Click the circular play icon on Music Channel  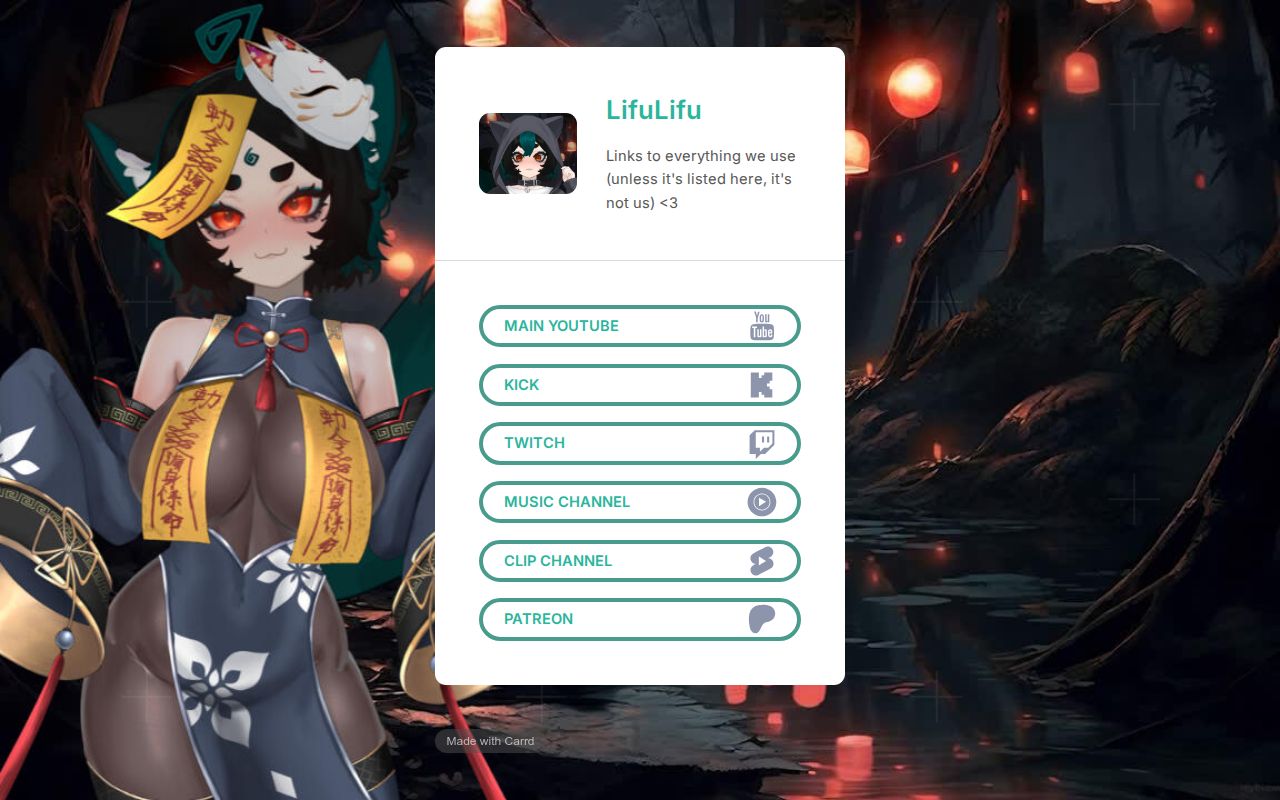[x=761, y=501]
